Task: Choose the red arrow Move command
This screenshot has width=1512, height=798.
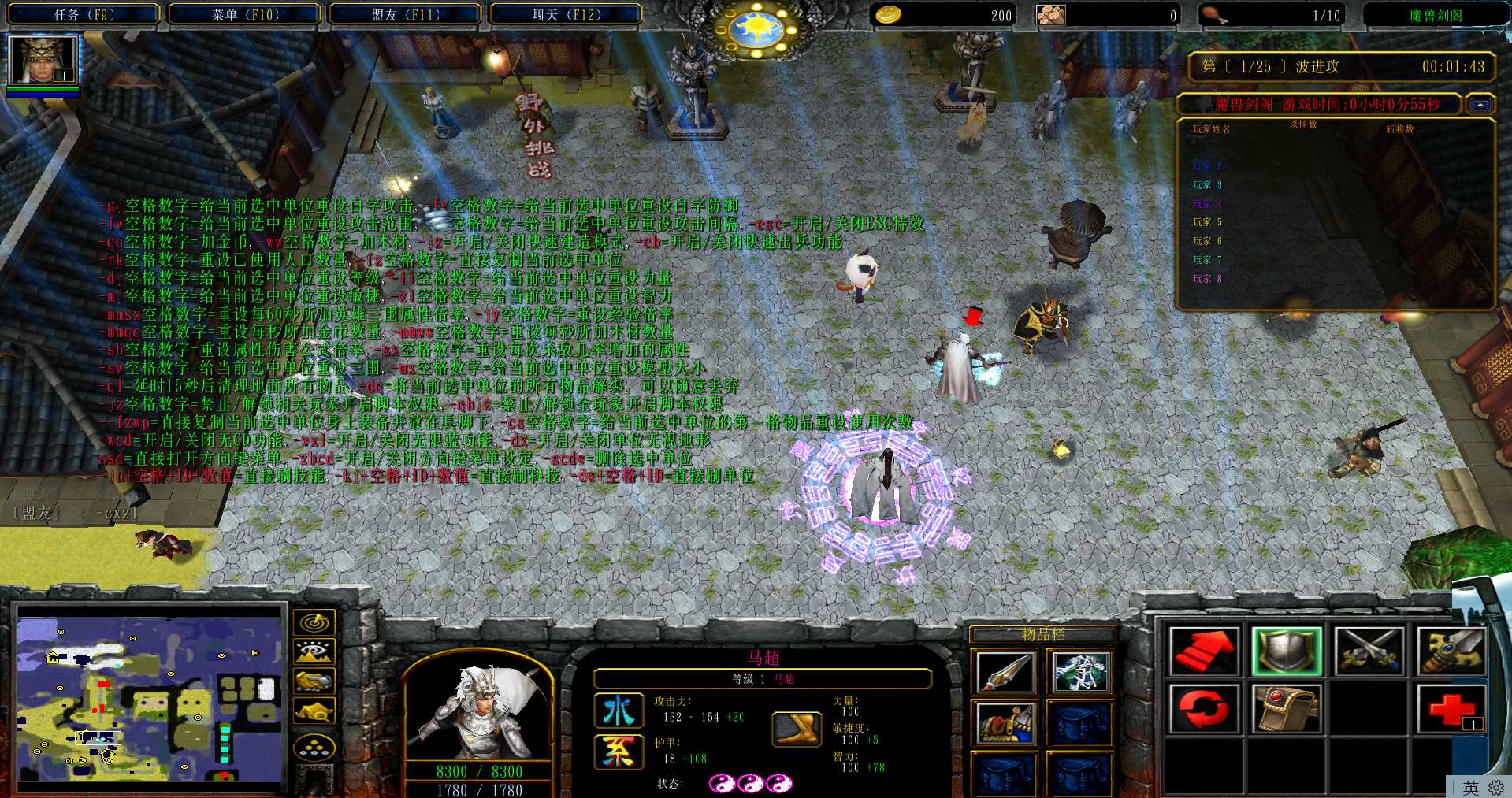Action: pyautogui.click(x=1204, y=651)
